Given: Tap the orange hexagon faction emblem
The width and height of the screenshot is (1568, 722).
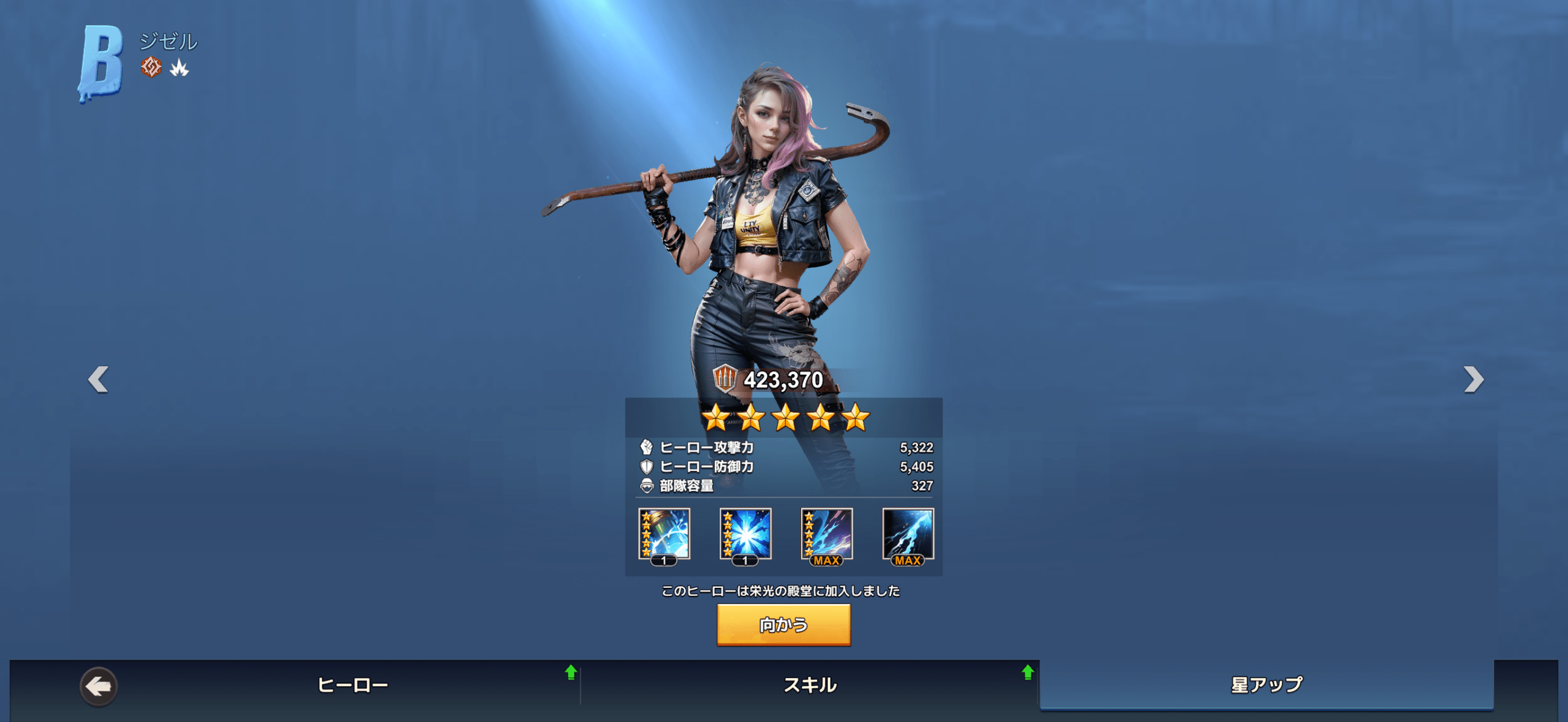Looking at the screenshot, I should pos(151,67).
